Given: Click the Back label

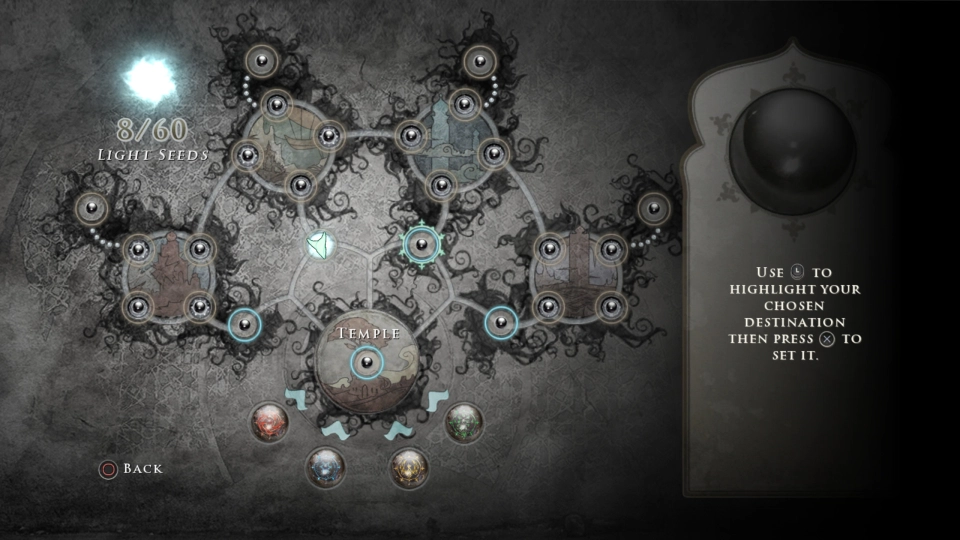Looking at the screenshot, I should point(142,468).
